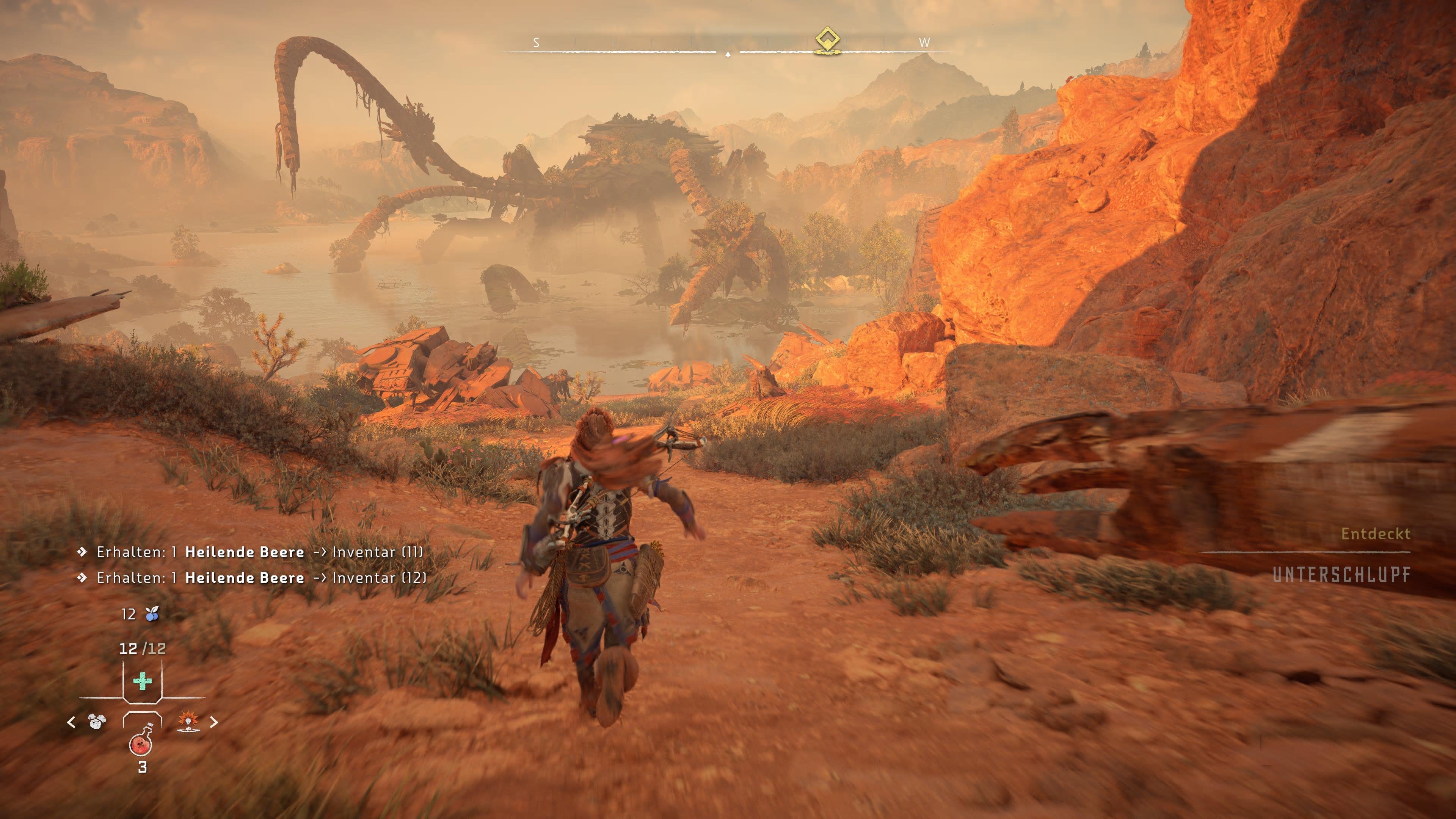Cycle left with the < tool arrow
The image size is (1456, 819).
pyautogui.click(x=71, y=722)
